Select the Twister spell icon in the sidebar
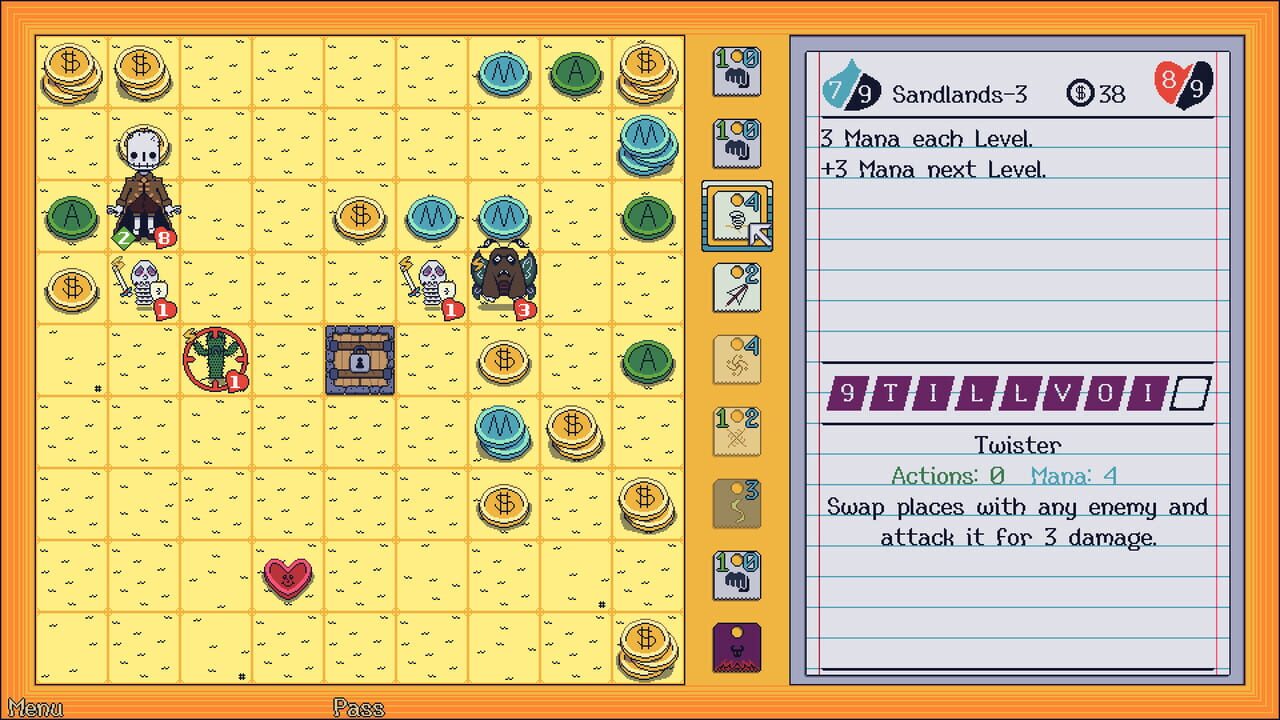 pos(737,216)
